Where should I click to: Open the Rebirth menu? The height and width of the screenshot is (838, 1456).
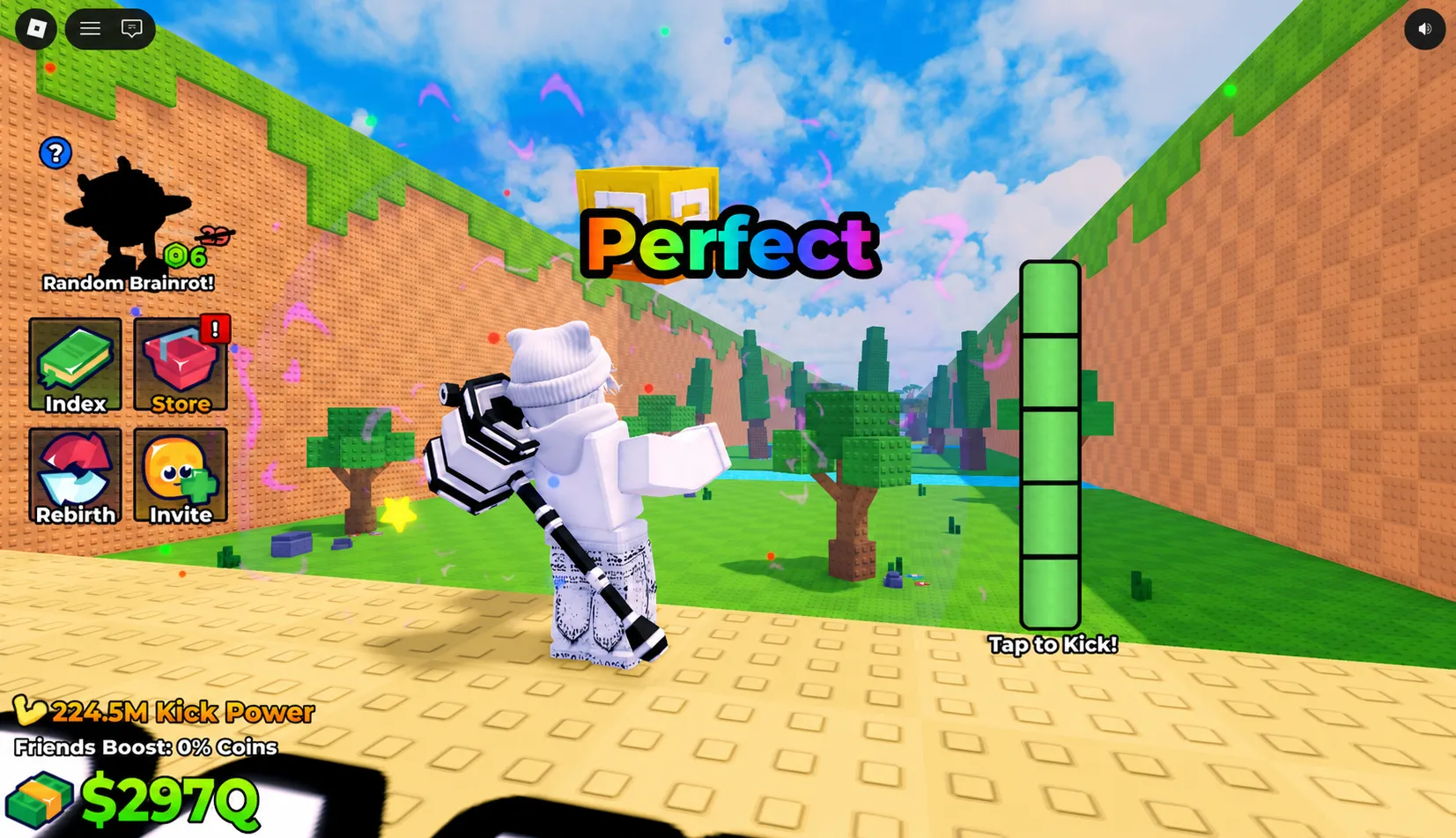[x=75, y=476]
